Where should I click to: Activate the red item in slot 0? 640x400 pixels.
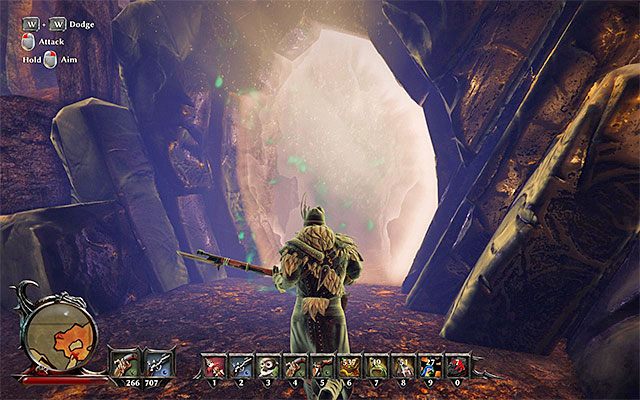coord(459,364)
